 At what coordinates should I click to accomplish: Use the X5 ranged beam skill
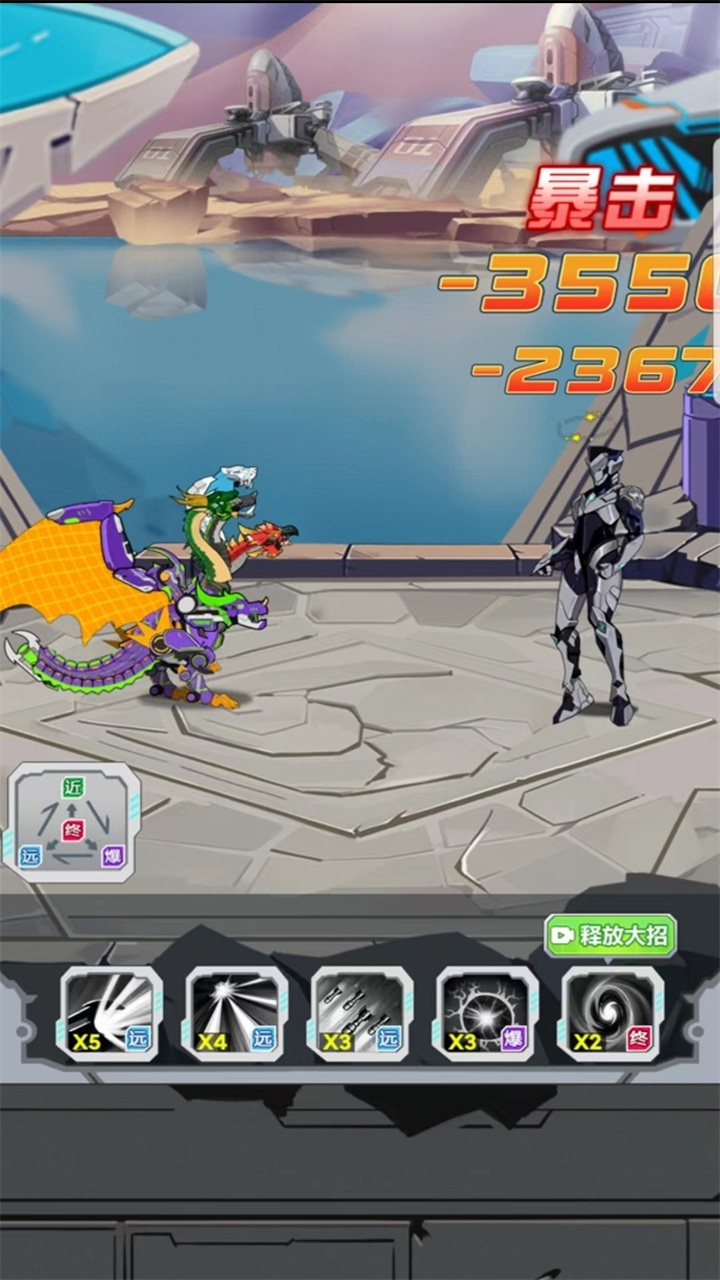(111, 1013)
